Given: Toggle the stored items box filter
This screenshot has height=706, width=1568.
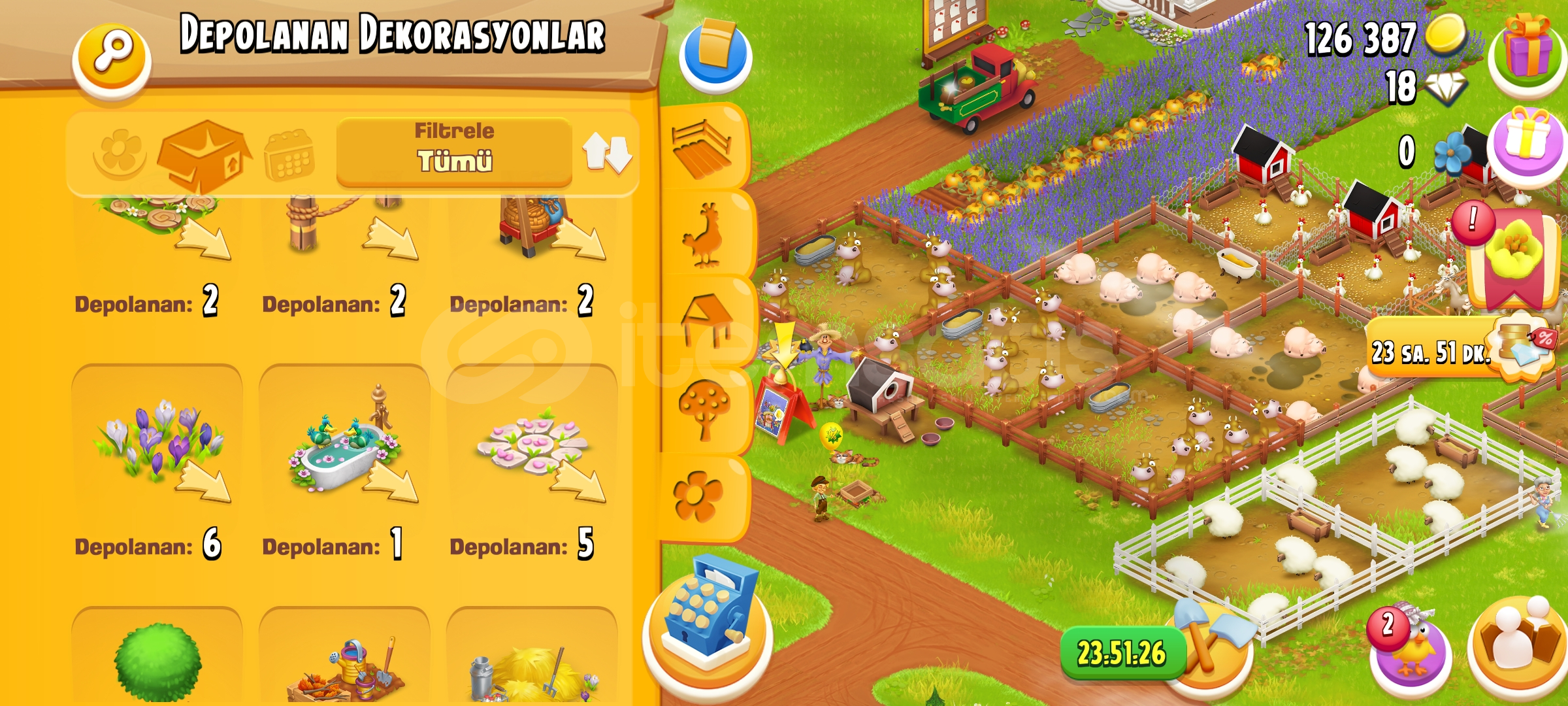Looking at the screenshot, I should coord(203,155).
